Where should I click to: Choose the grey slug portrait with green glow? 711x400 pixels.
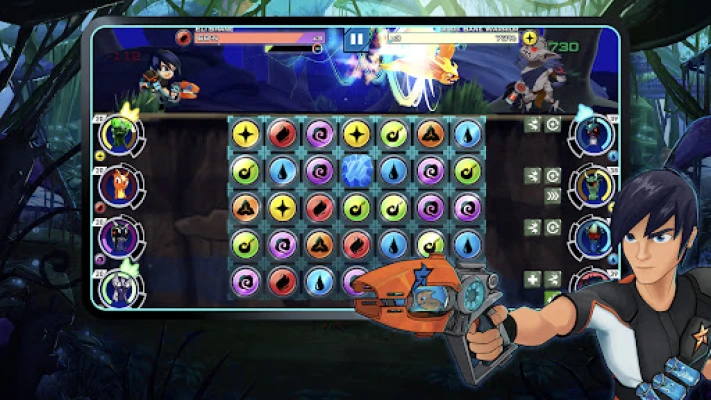click(x=119, y=289)
